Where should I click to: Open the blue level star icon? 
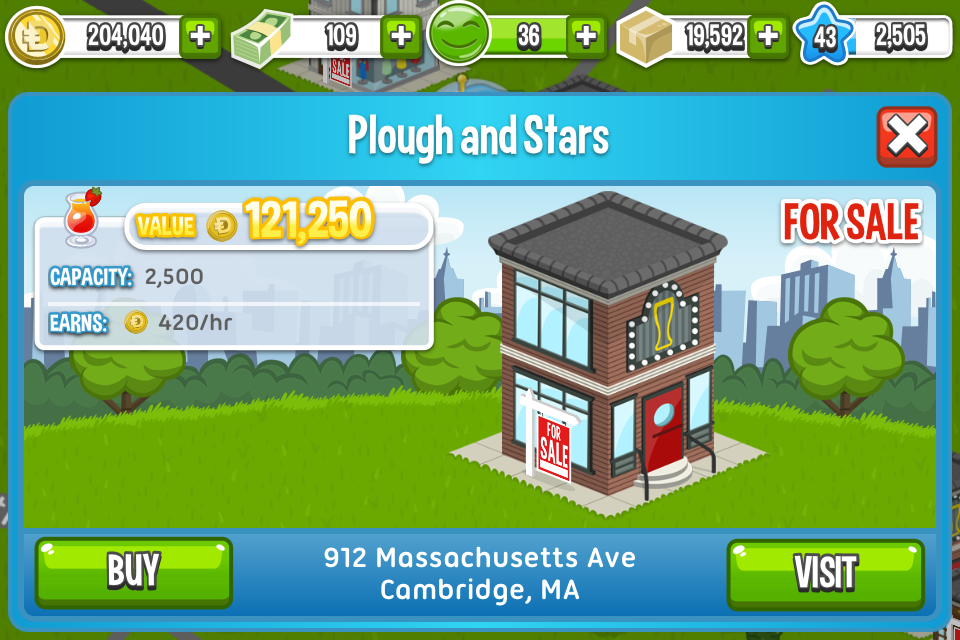824,37
